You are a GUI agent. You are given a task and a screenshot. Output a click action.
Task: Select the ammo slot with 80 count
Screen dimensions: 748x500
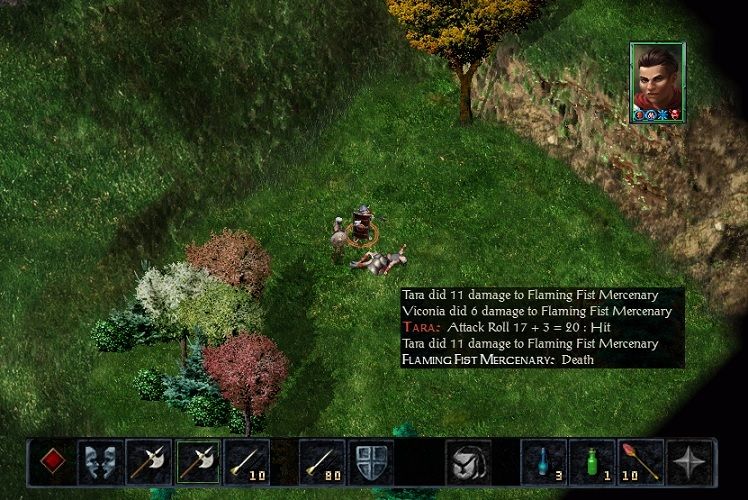(322, 462)
